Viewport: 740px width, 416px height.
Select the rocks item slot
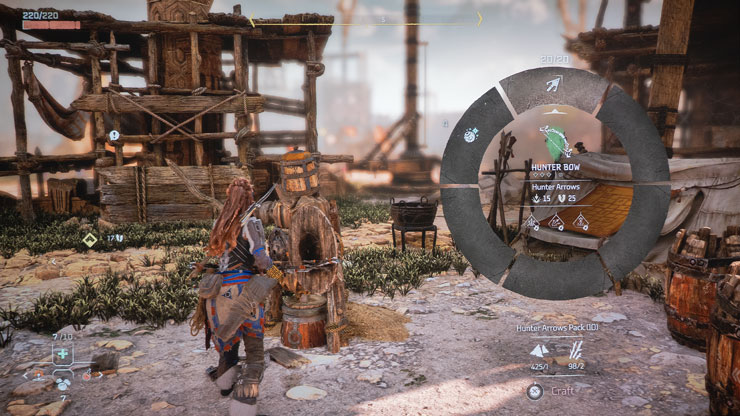point(62,383)
